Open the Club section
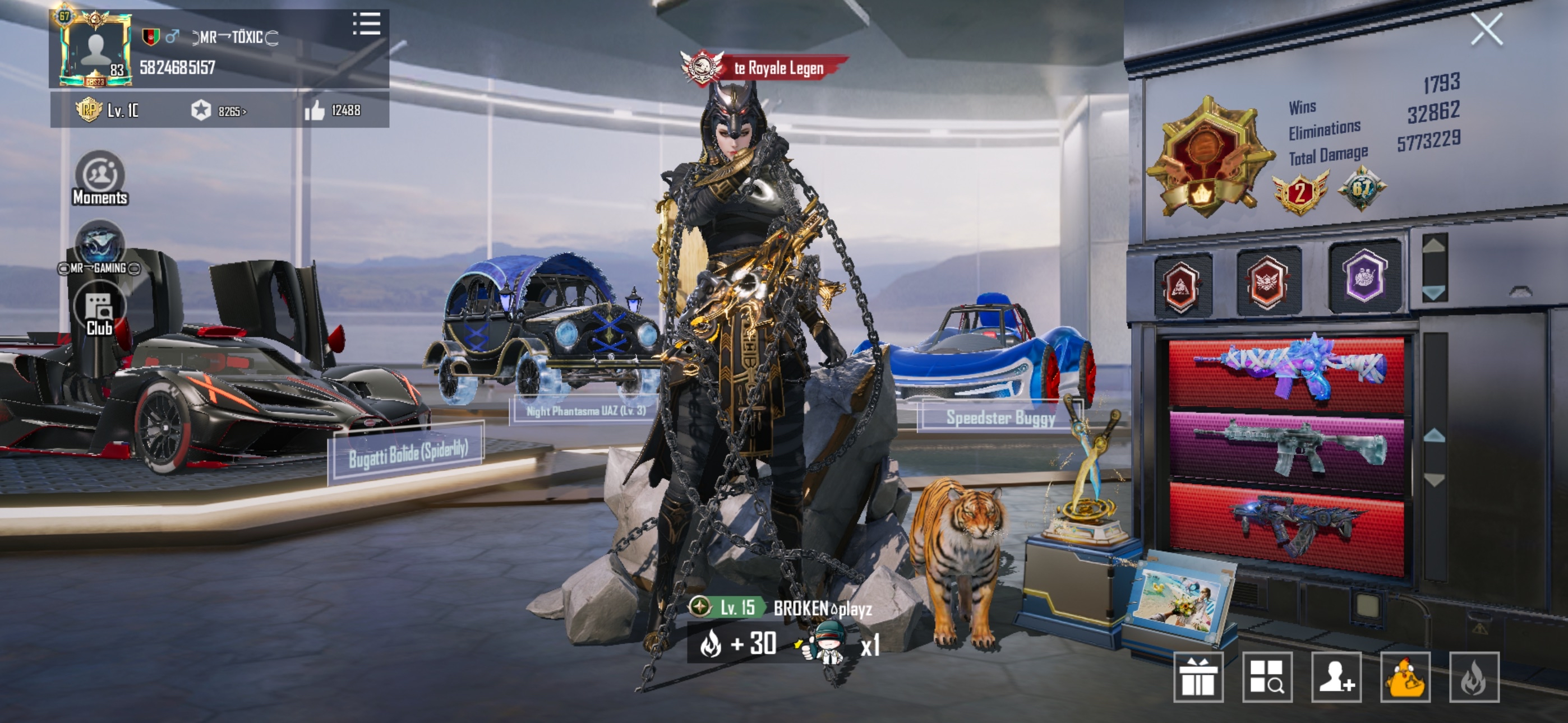The image size is (1568, 723). point(99,312)
